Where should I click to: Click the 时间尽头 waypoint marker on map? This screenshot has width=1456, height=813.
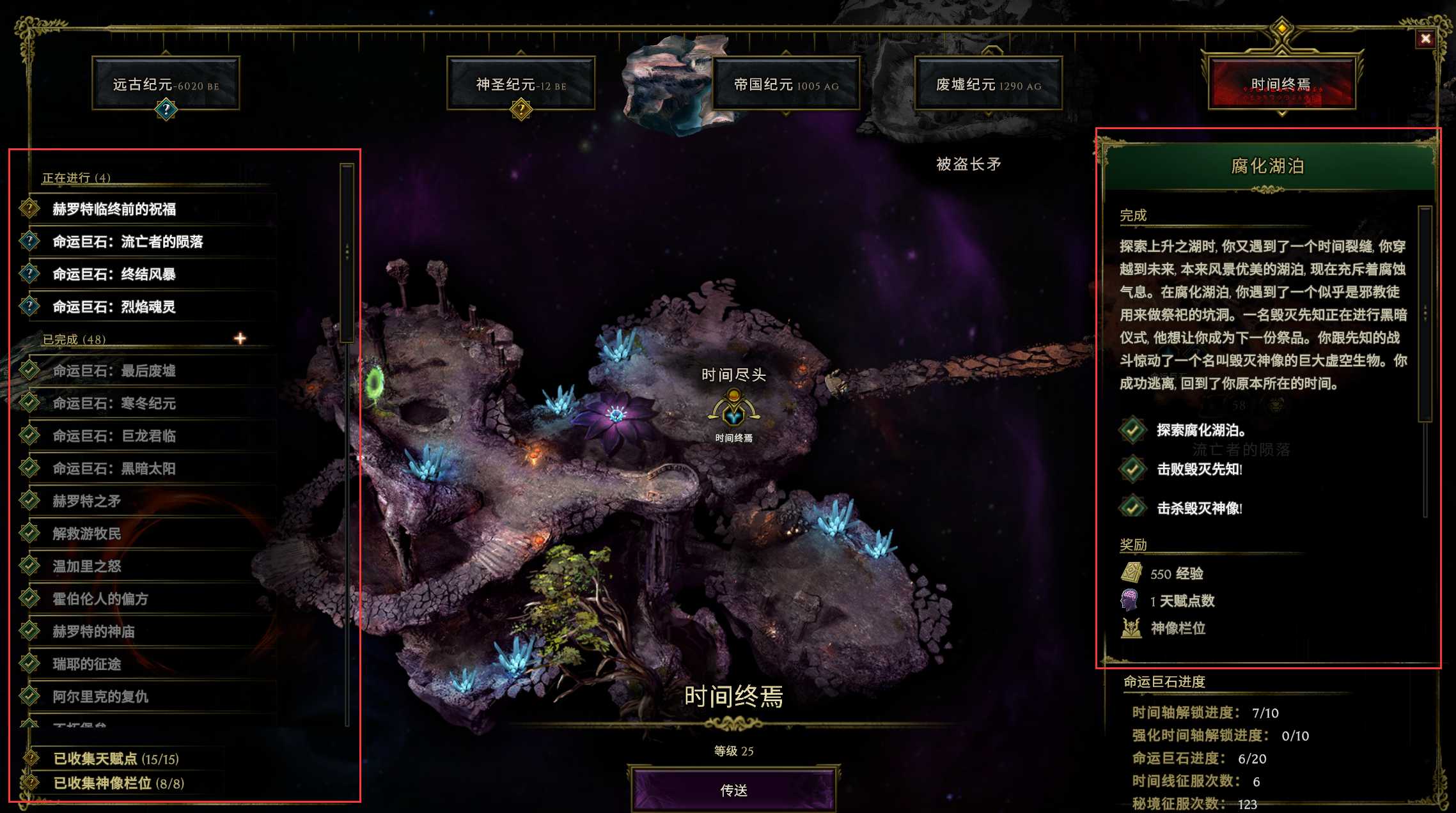click(x=733, y=410)
